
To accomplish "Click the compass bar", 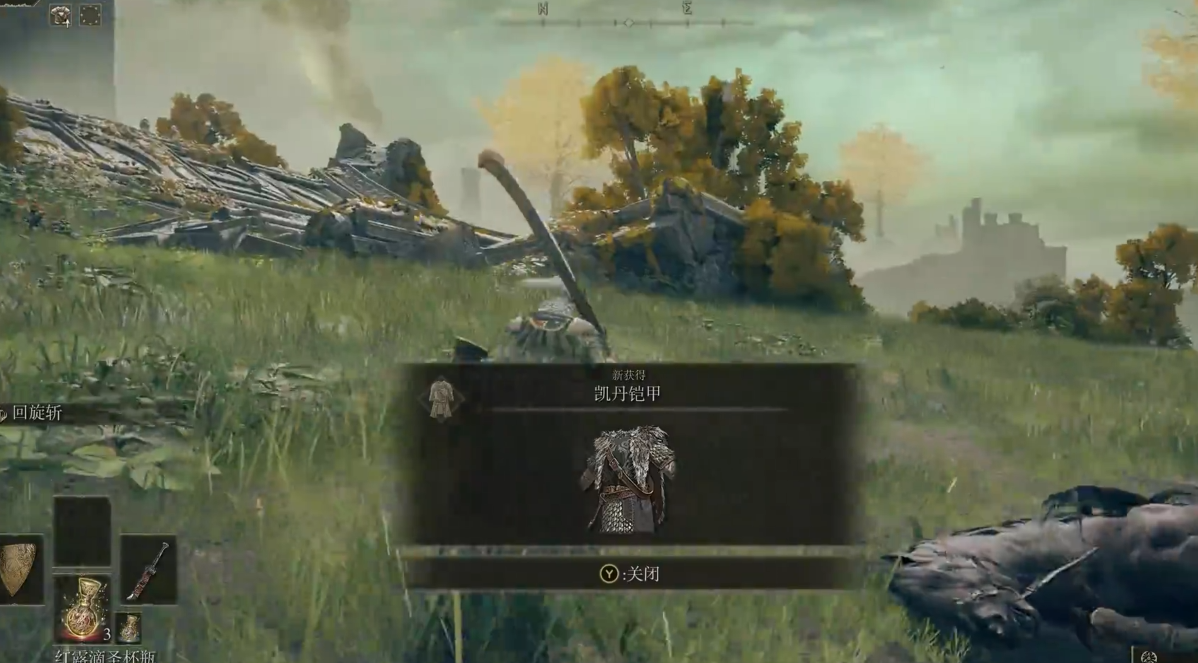I will tap(627, 21).
